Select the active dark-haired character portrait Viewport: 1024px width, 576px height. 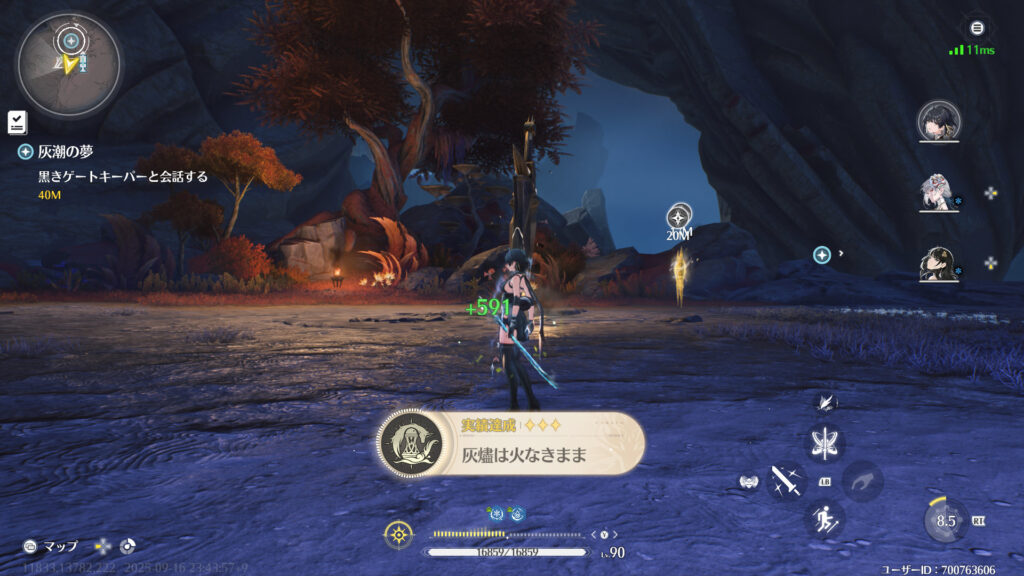pos(939,121)
